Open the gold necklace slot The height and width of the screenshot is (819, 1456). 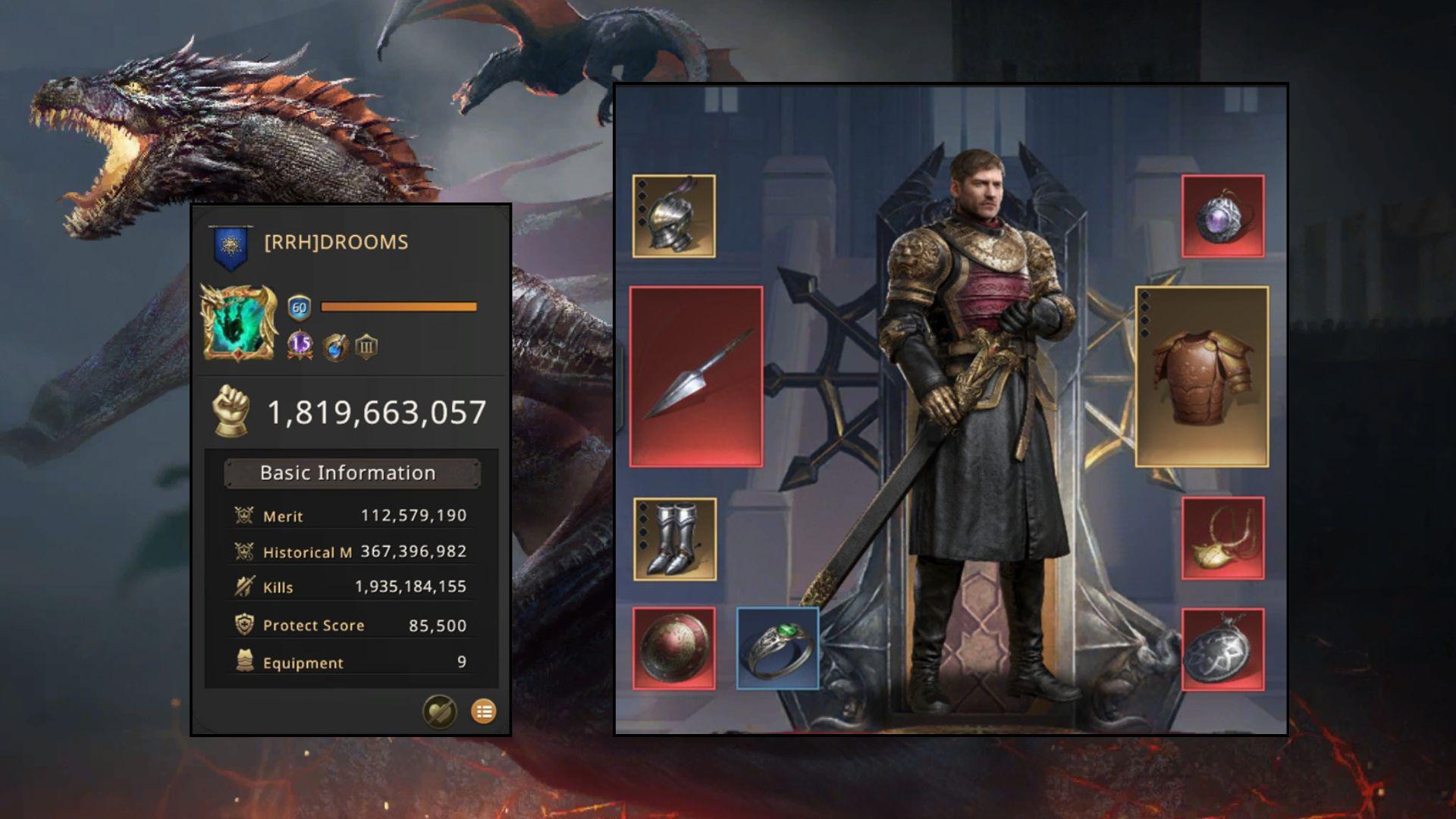(1222, 538)
